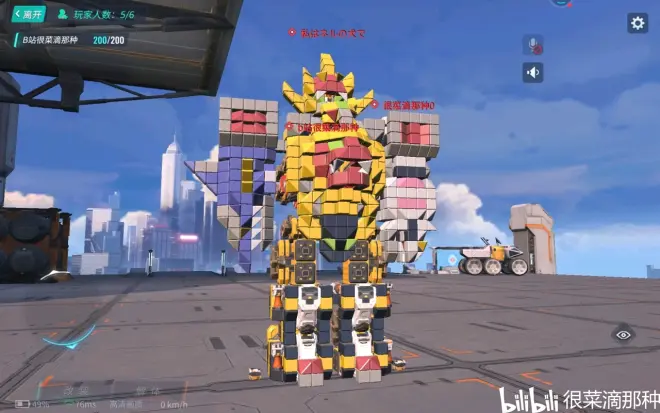
Task: Toggle the speaker sound icon
Action: 533,72
